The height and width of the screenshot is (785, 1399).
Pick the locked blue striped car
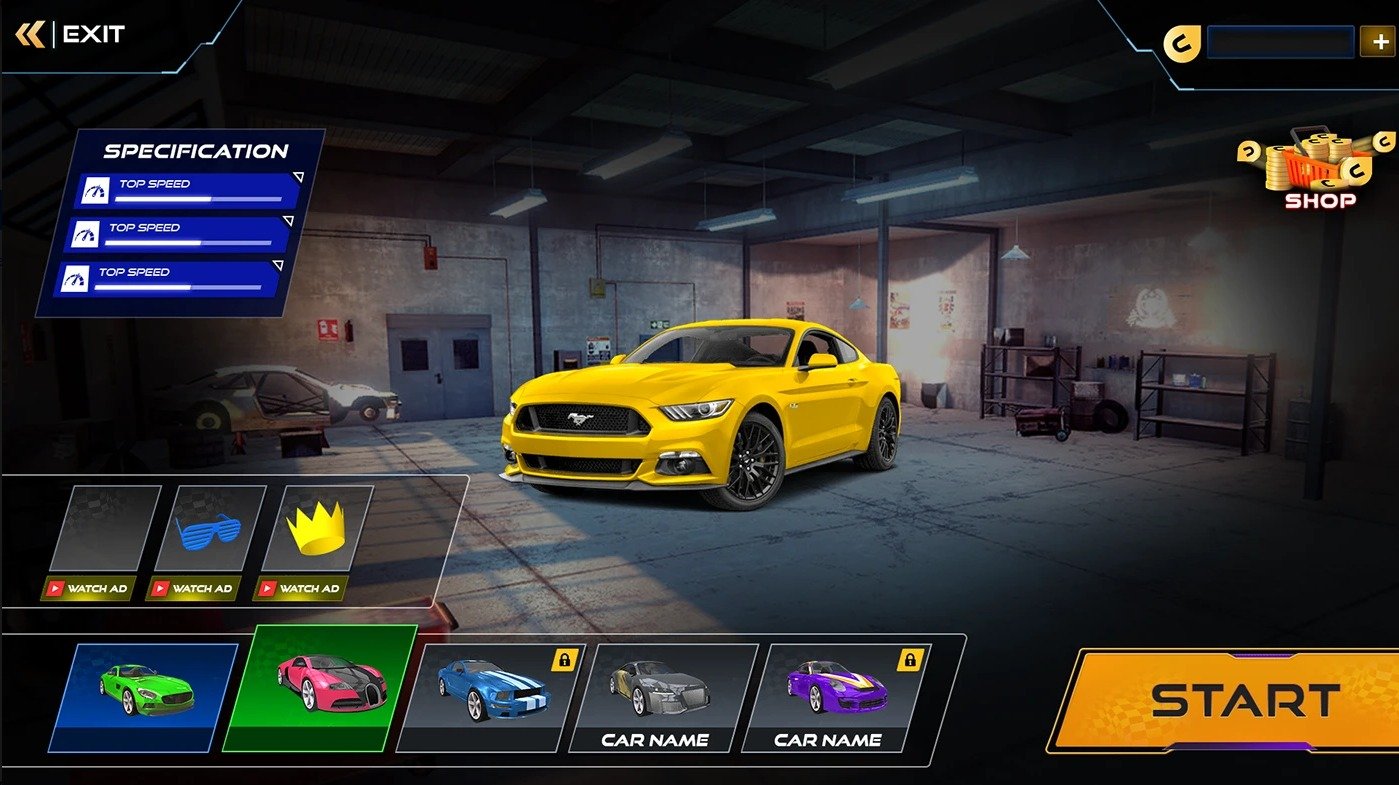pos(492,694)
